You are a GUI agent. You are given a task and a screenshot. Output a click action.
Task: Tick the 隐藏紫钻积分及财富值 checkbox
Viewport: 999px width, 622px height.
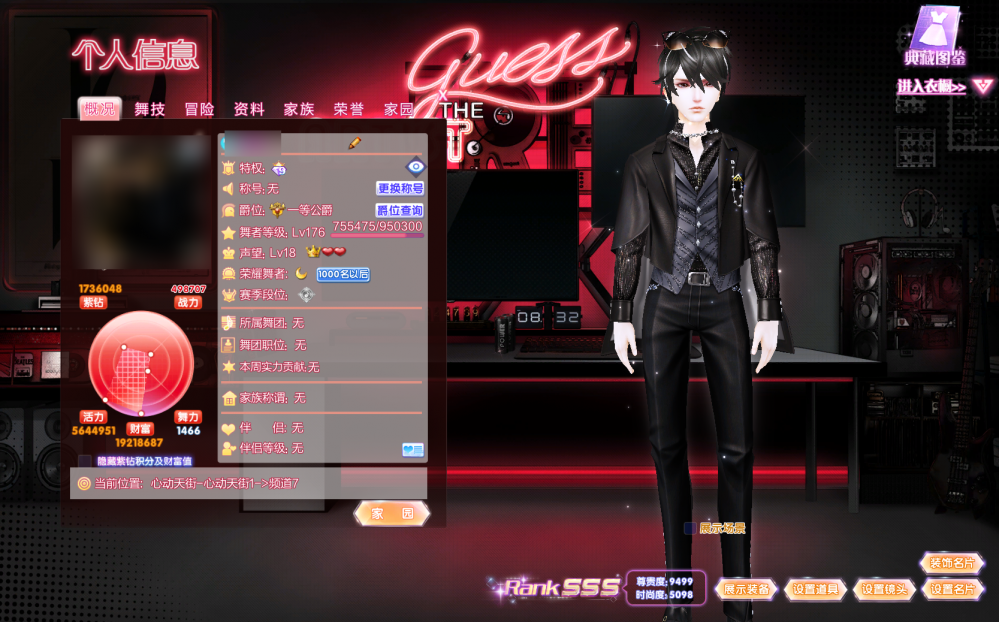[x=85, y=461]
